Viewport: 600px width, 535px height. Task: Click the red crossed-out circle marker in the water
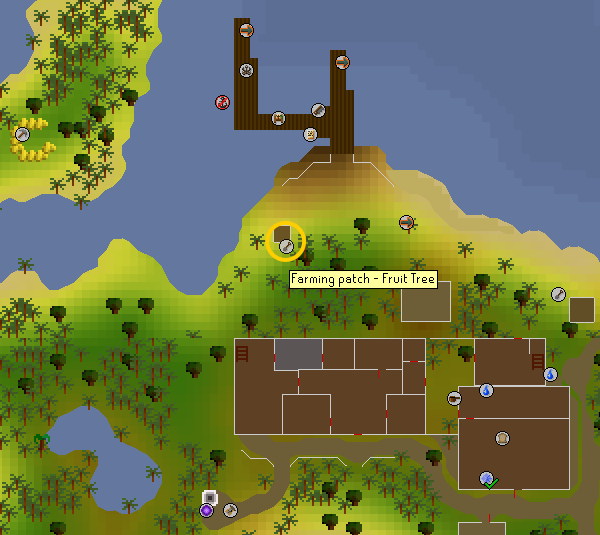pyautogui.click(x=223, y=102)
